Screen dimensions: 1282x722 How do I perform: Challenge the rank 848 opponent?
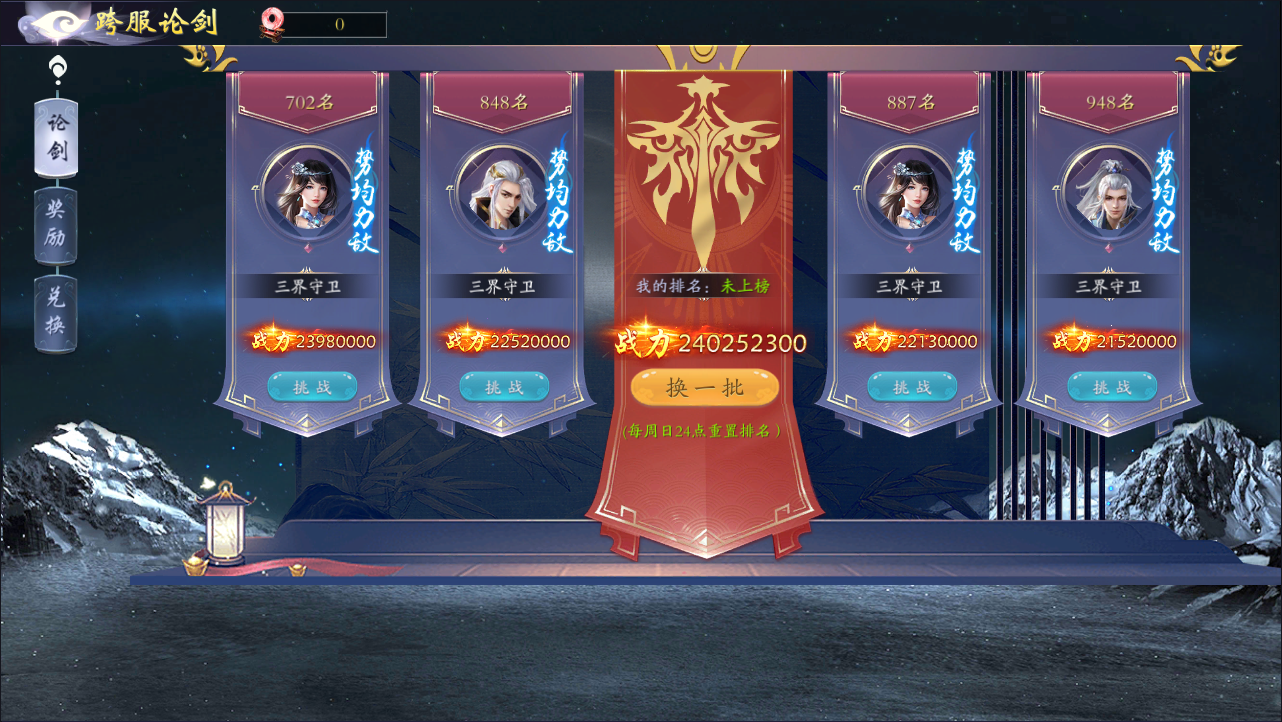point(504,387)
